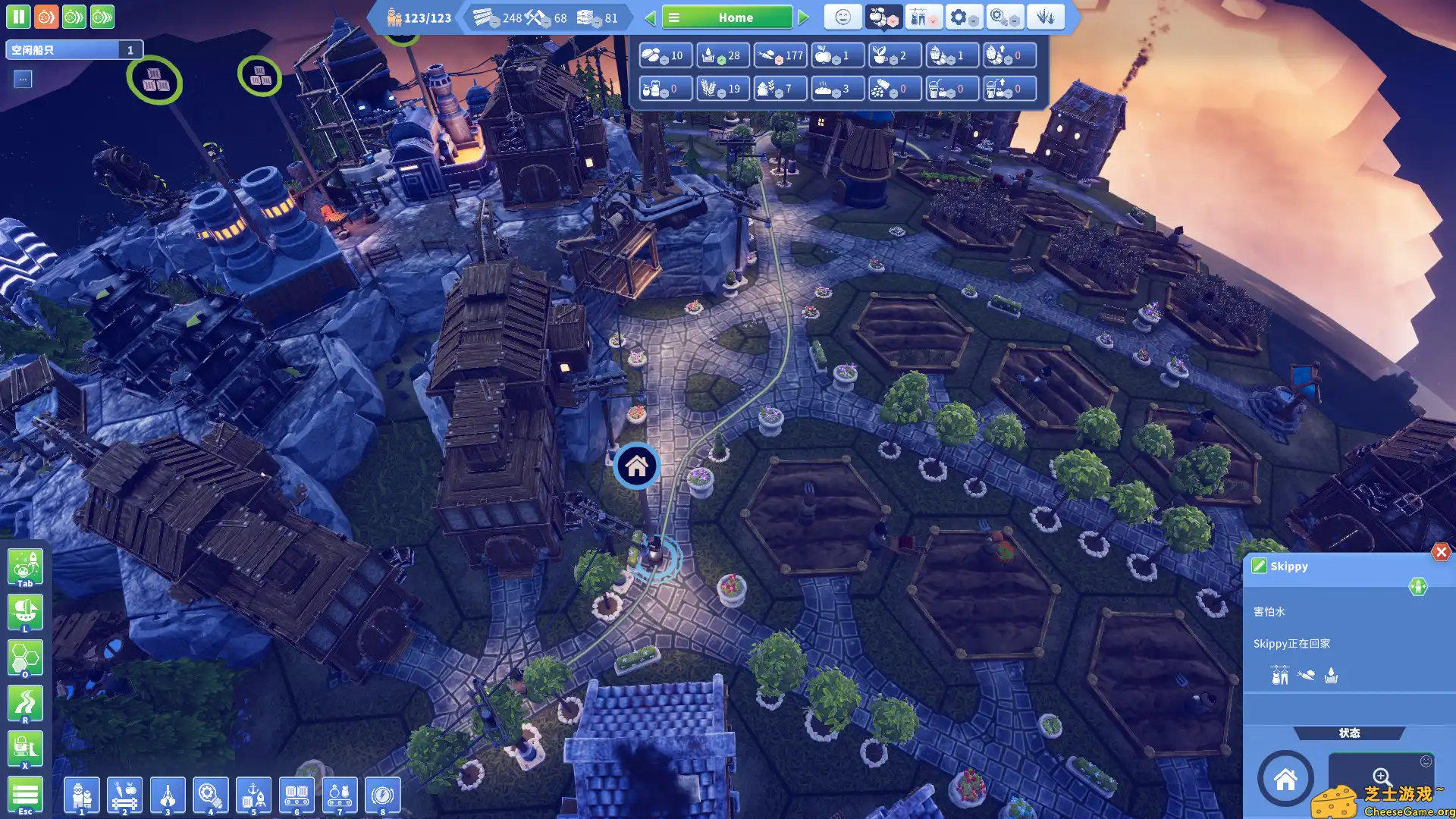
Task: Select the water resource showing 28
Action: tap(723, 55)
